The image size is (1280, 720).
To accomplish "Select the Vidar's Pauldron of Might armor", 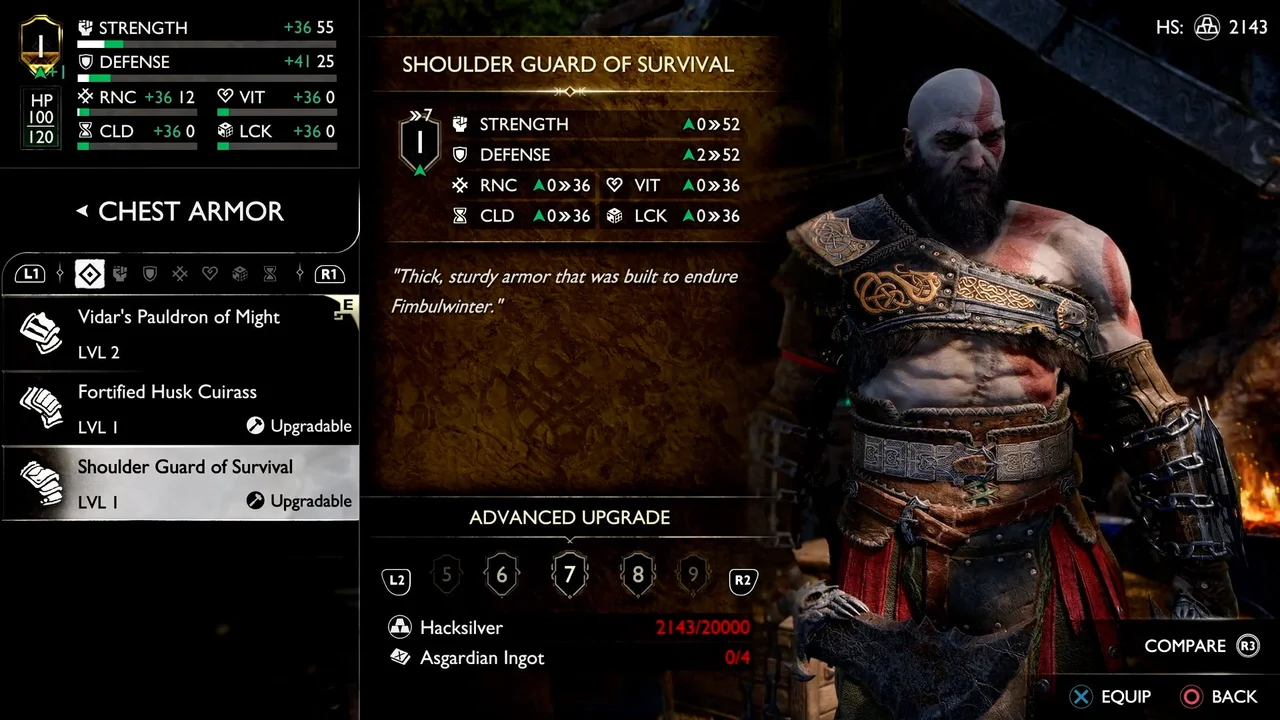I will pos(178,332).
